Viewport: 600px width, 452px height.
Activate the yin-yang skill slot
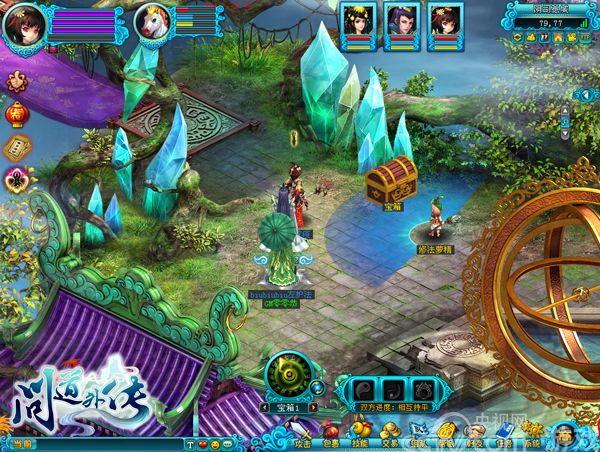click(367, 389)
